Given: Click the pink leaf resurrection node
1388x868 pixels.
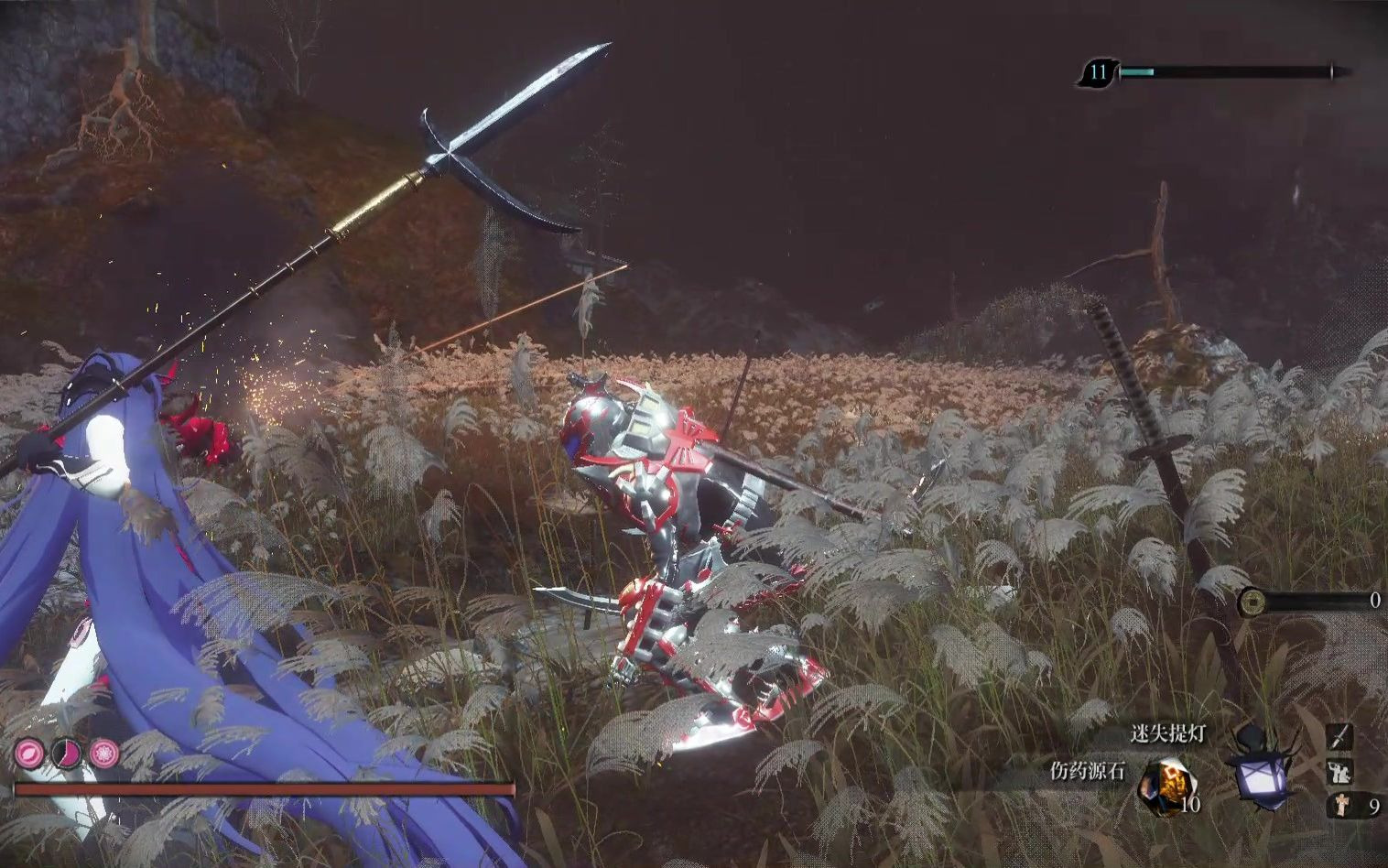Looking at the screenshot, I should point(27,754).
